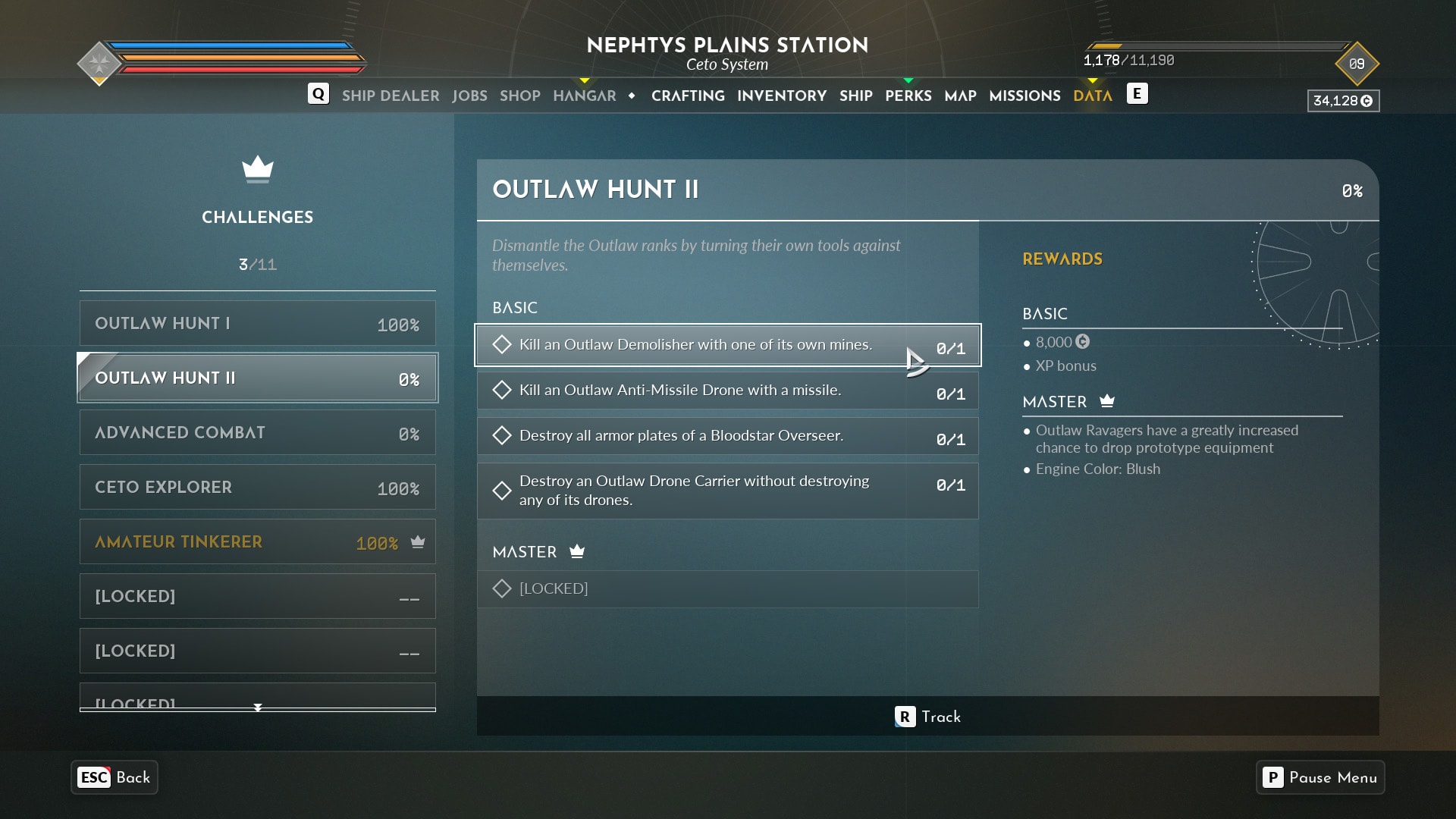Track the Outlaw Hunt II challenge

click(927, 717)
